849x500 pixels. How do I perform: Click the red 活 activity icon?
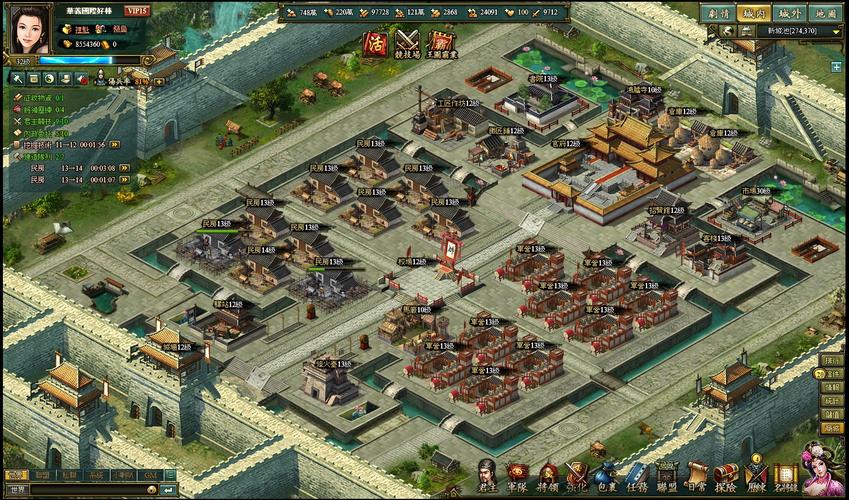click(374, 42)
